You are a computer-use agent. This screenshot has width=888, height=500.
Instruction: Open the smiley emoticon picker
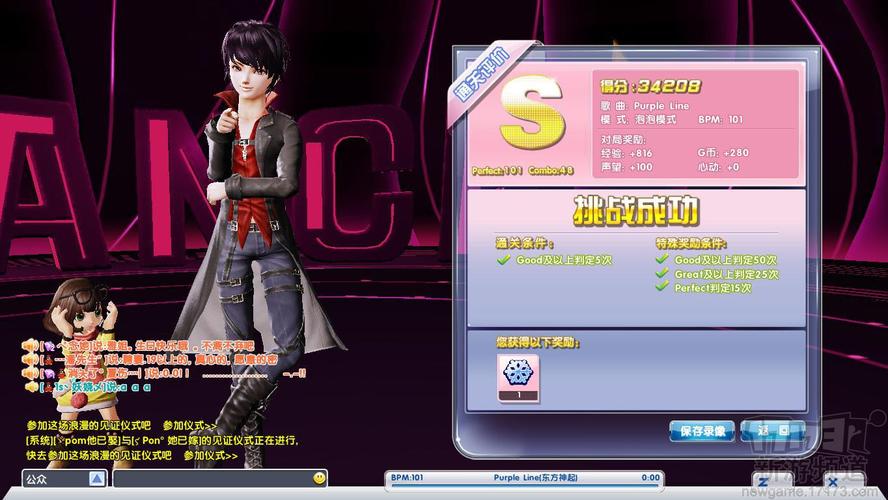317,479
